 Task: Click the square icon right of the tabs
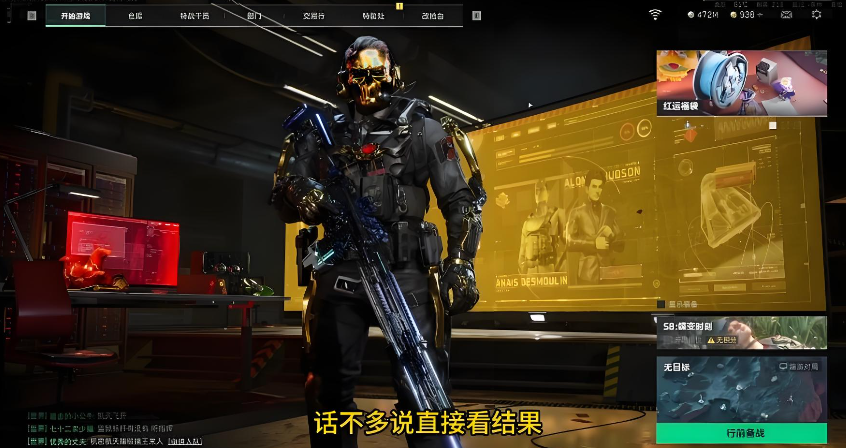coord(476,16)
